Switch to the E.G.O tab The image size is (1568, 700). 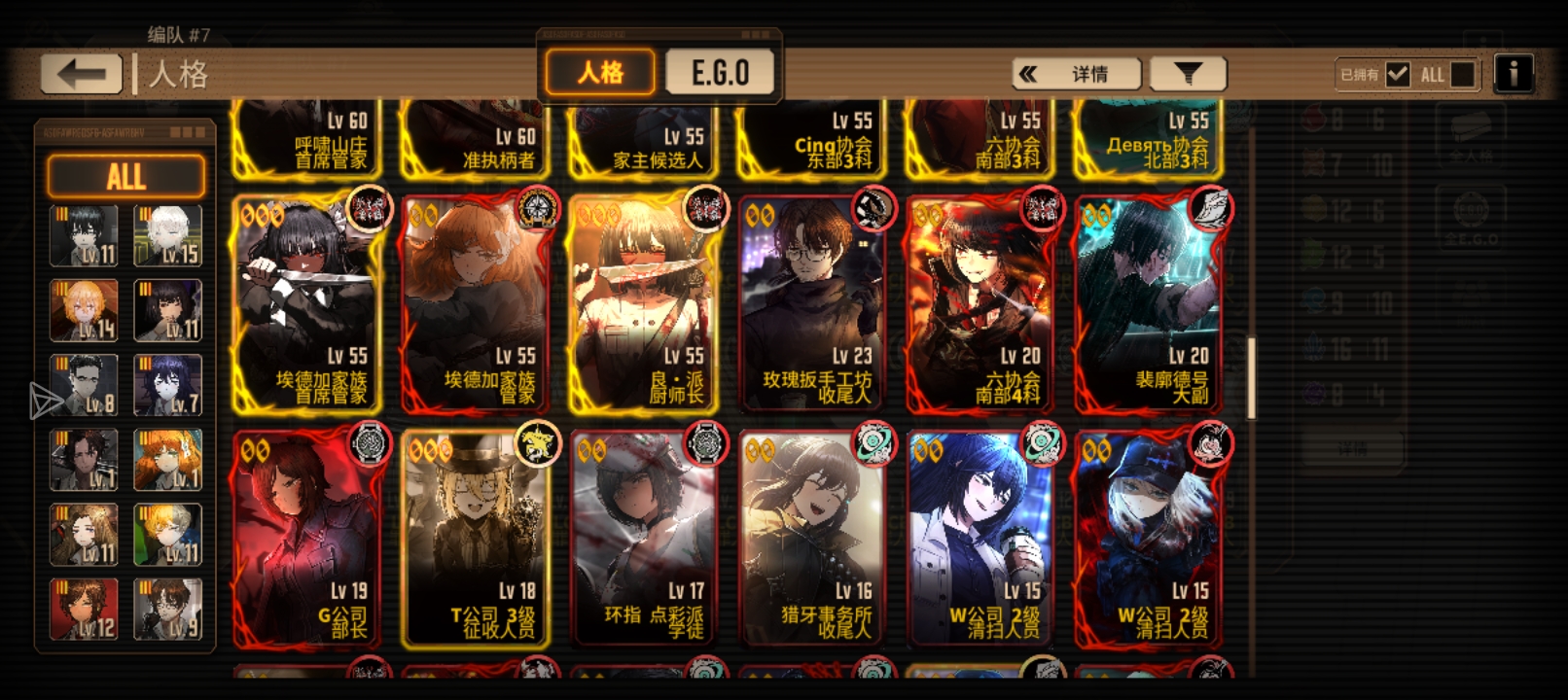[x=721, y=70]
